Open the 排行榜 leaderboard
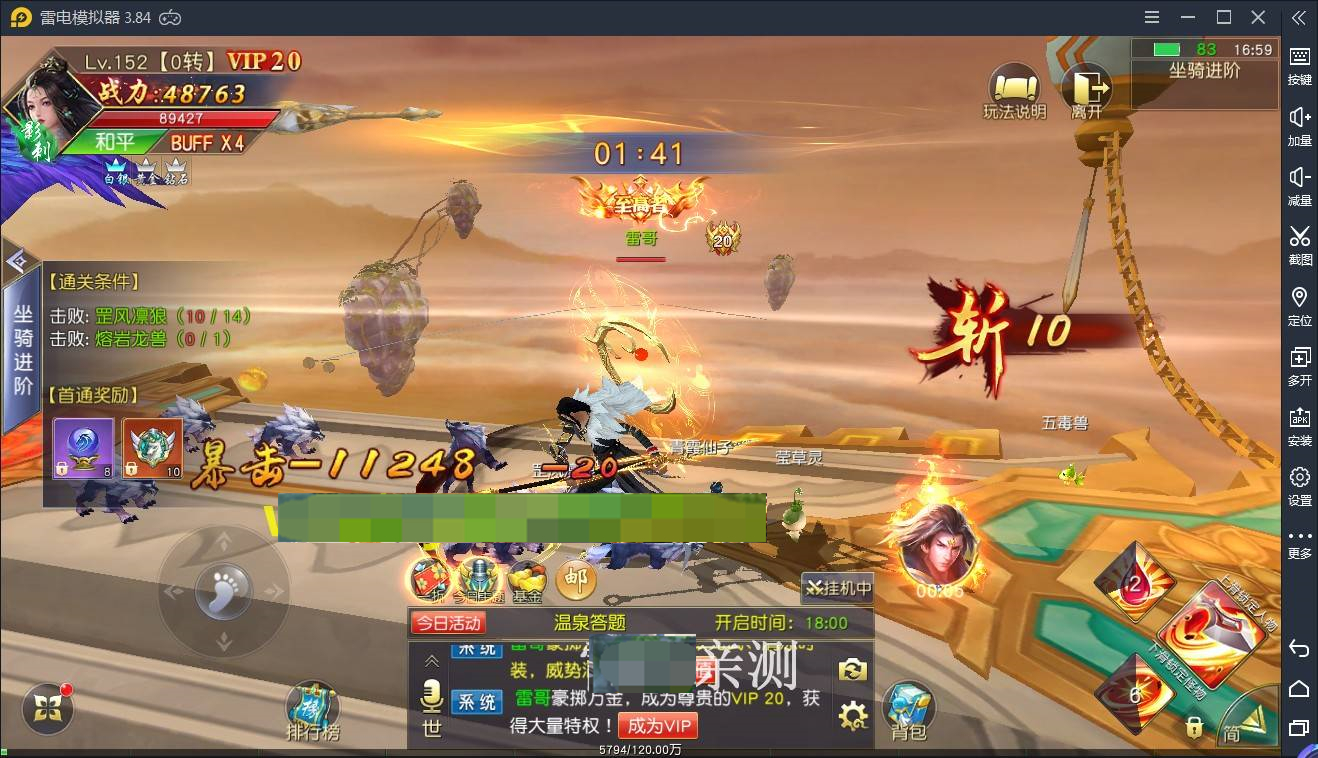Screen dimensions: 1318x758 click(313, 712)
